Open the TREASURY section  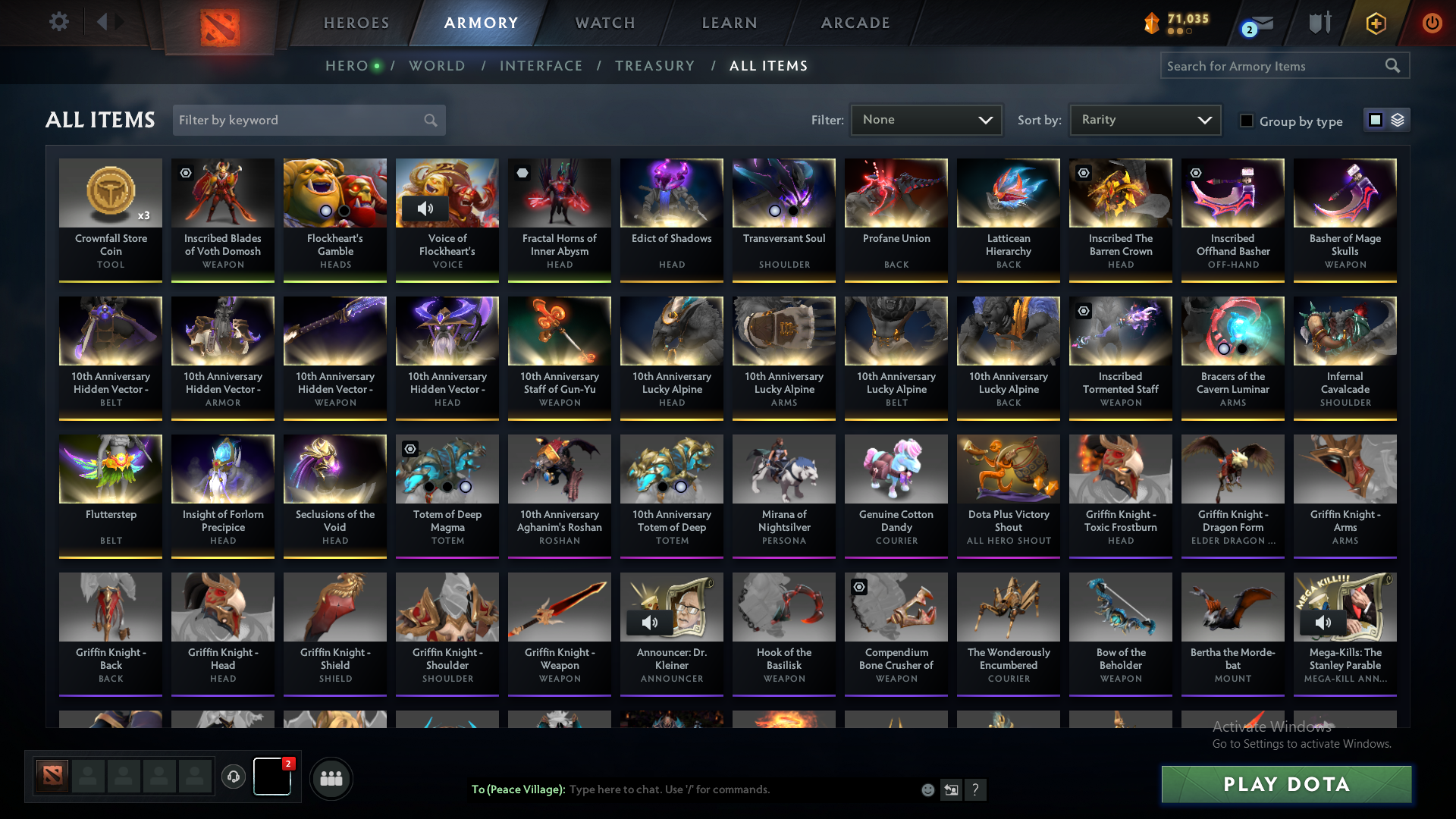(655, 66)
